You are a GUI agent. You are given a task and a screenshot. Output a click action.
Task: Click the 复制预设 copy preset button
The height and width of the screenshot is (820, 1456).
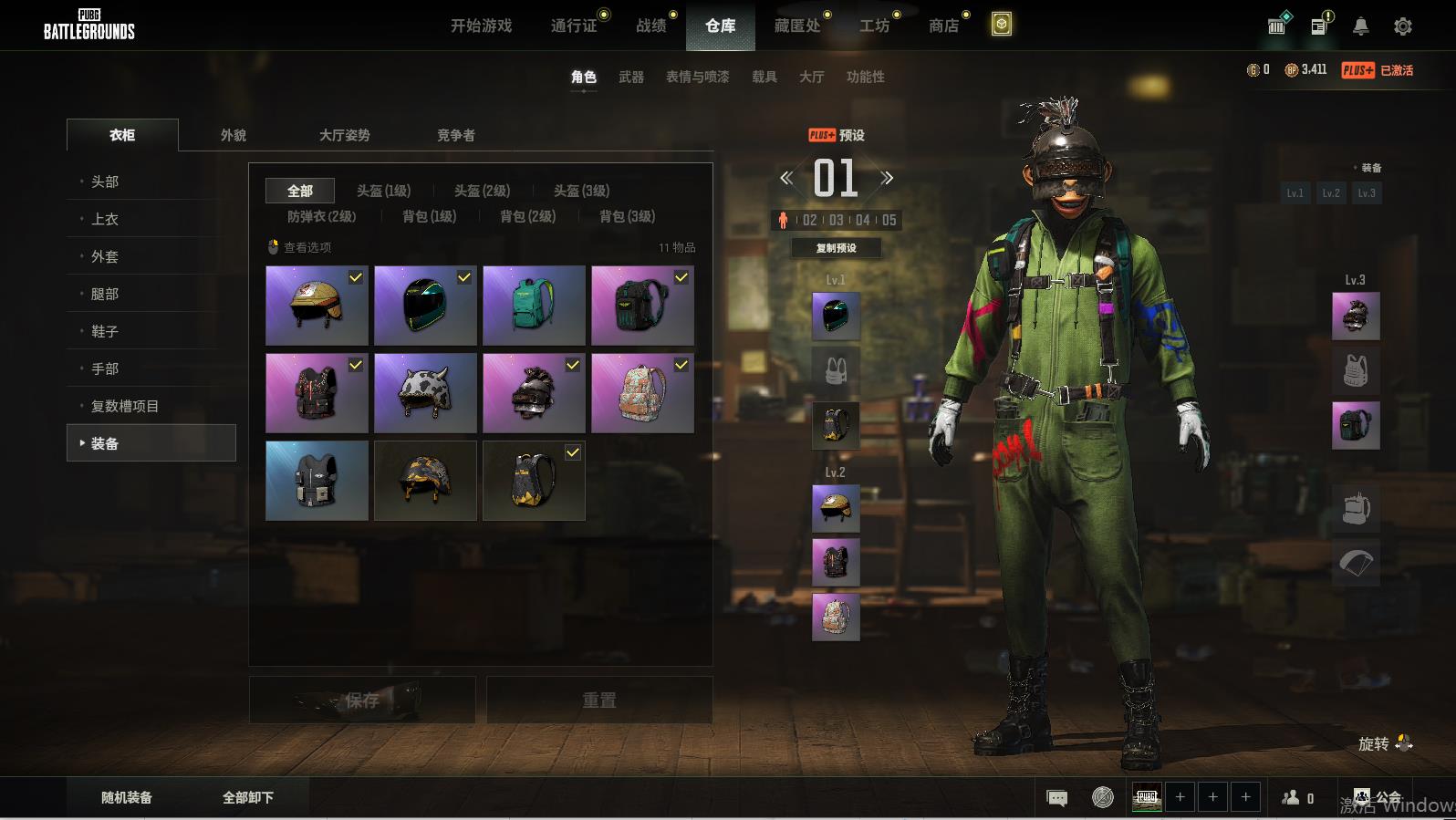(836, 248)
